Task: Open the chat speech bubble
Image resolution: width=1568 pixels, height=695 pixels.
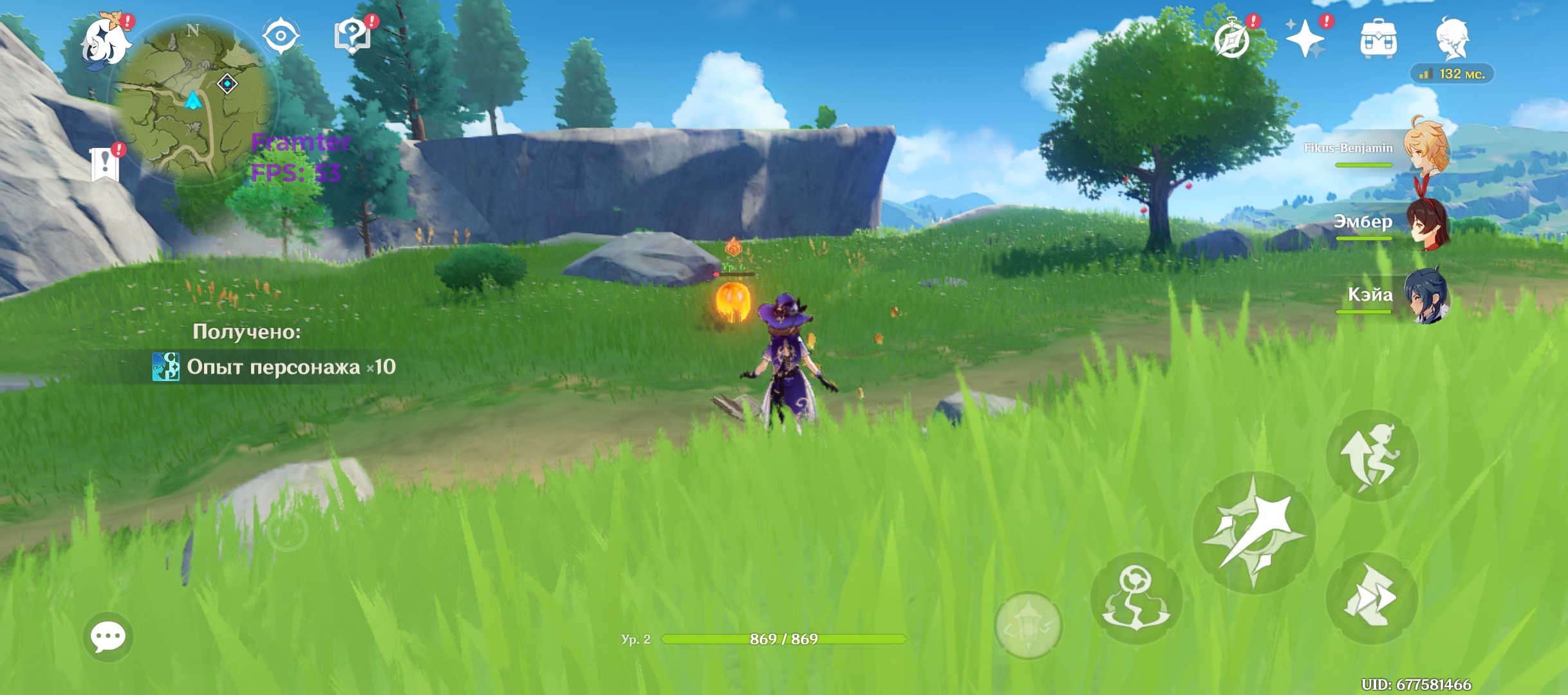Action: click(108, 637)
